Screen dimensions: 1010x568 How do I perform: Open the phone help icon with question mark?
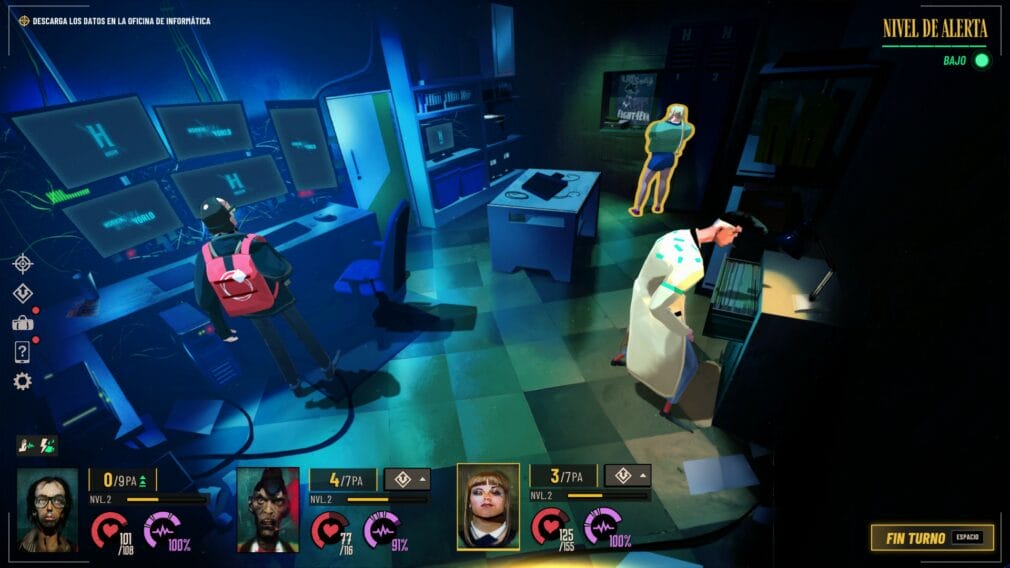coord(22,351)
